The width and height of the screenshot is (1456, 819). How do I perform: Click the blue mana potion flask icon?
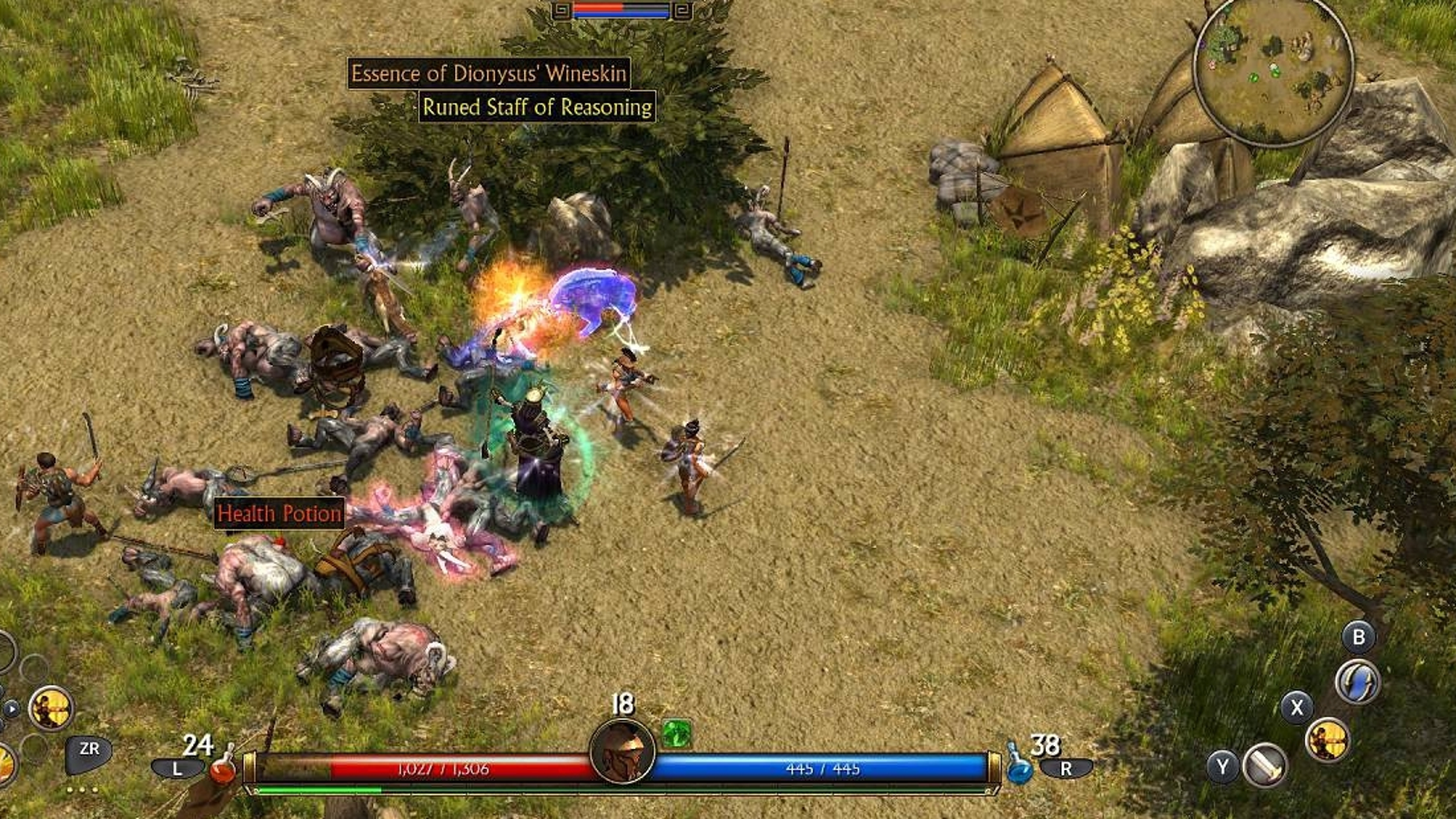tap(1022, 771)
